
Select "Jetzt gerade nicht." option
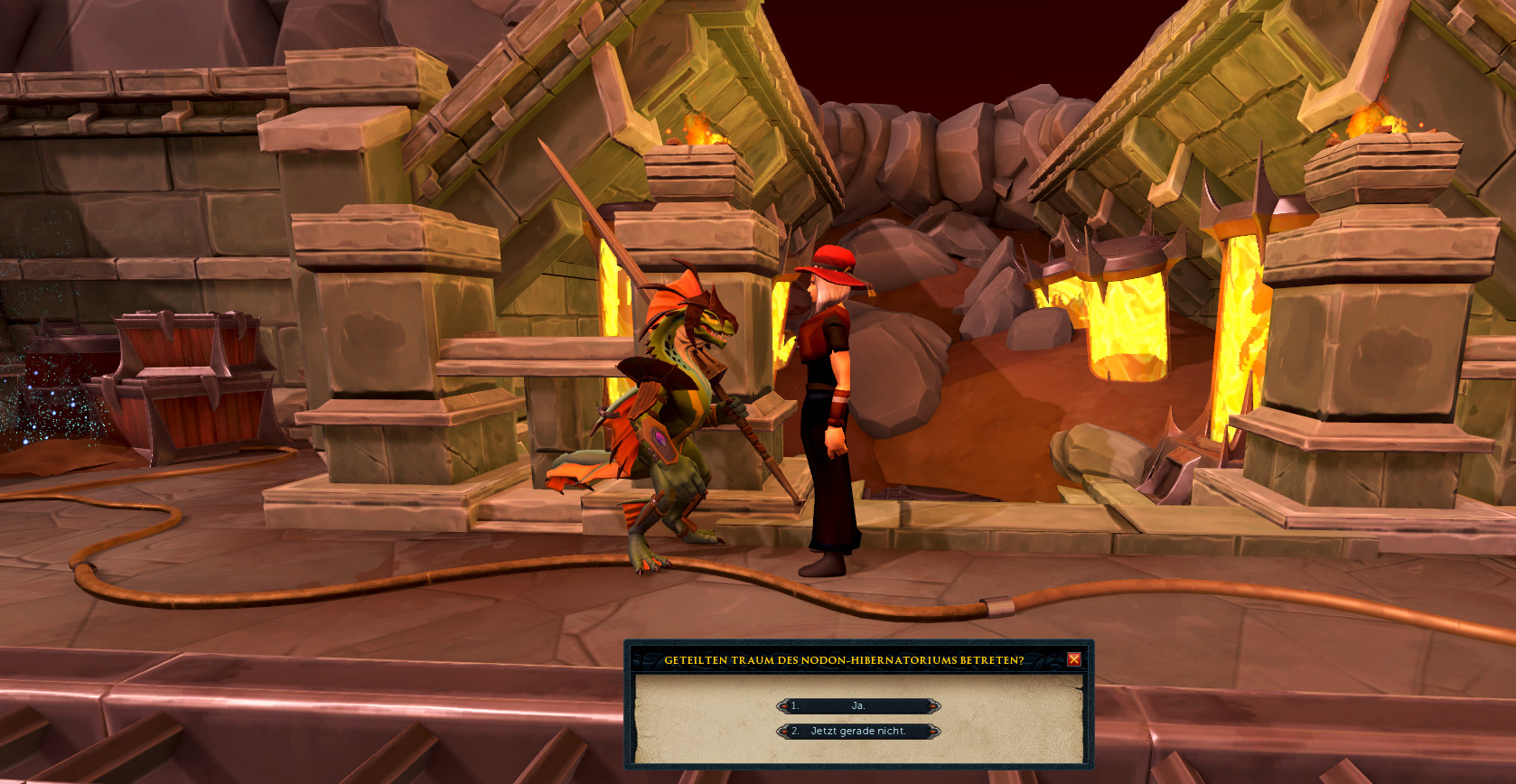coord(858,731)
